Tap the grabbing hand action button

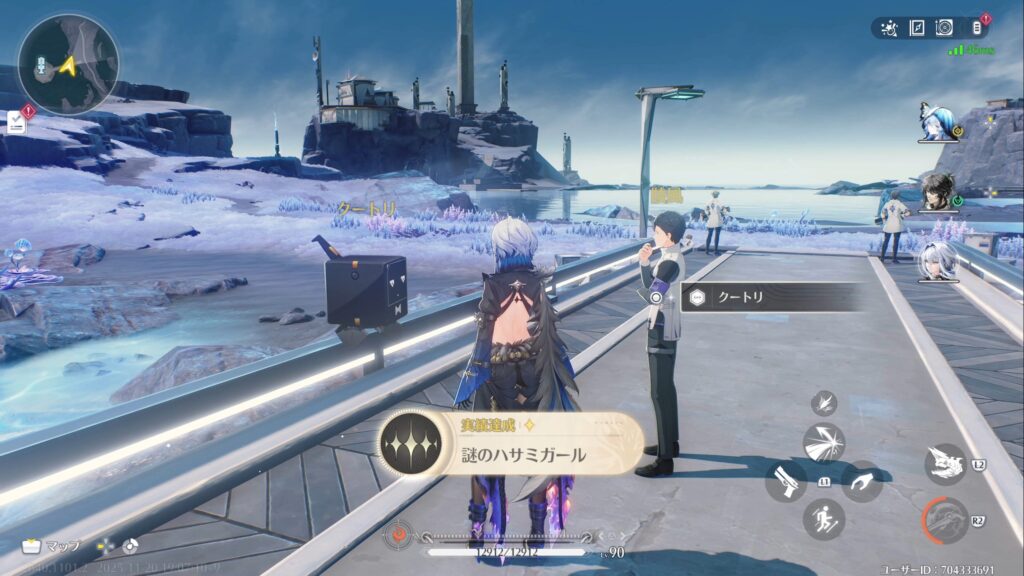tap(862, 481)
